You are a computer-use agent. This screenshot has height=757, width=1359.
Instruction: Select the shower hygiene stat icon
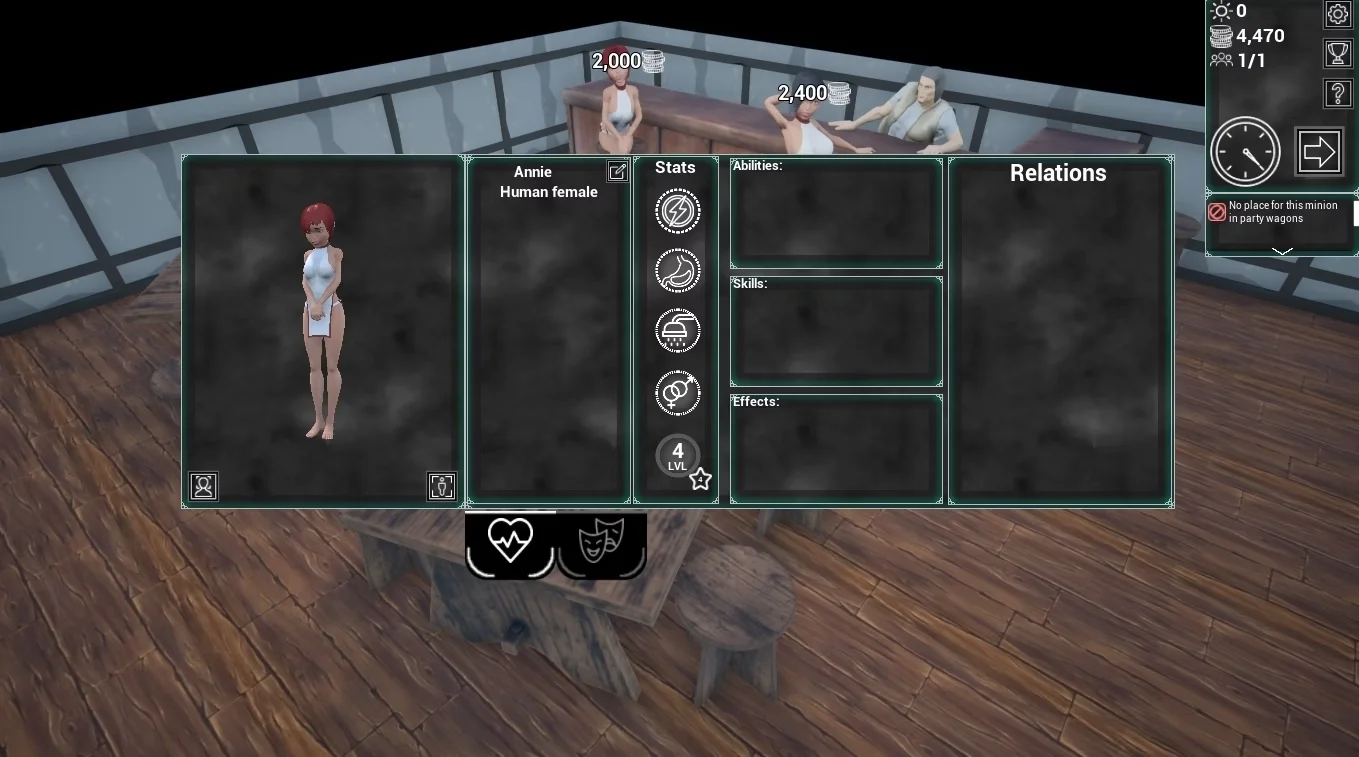677,331
